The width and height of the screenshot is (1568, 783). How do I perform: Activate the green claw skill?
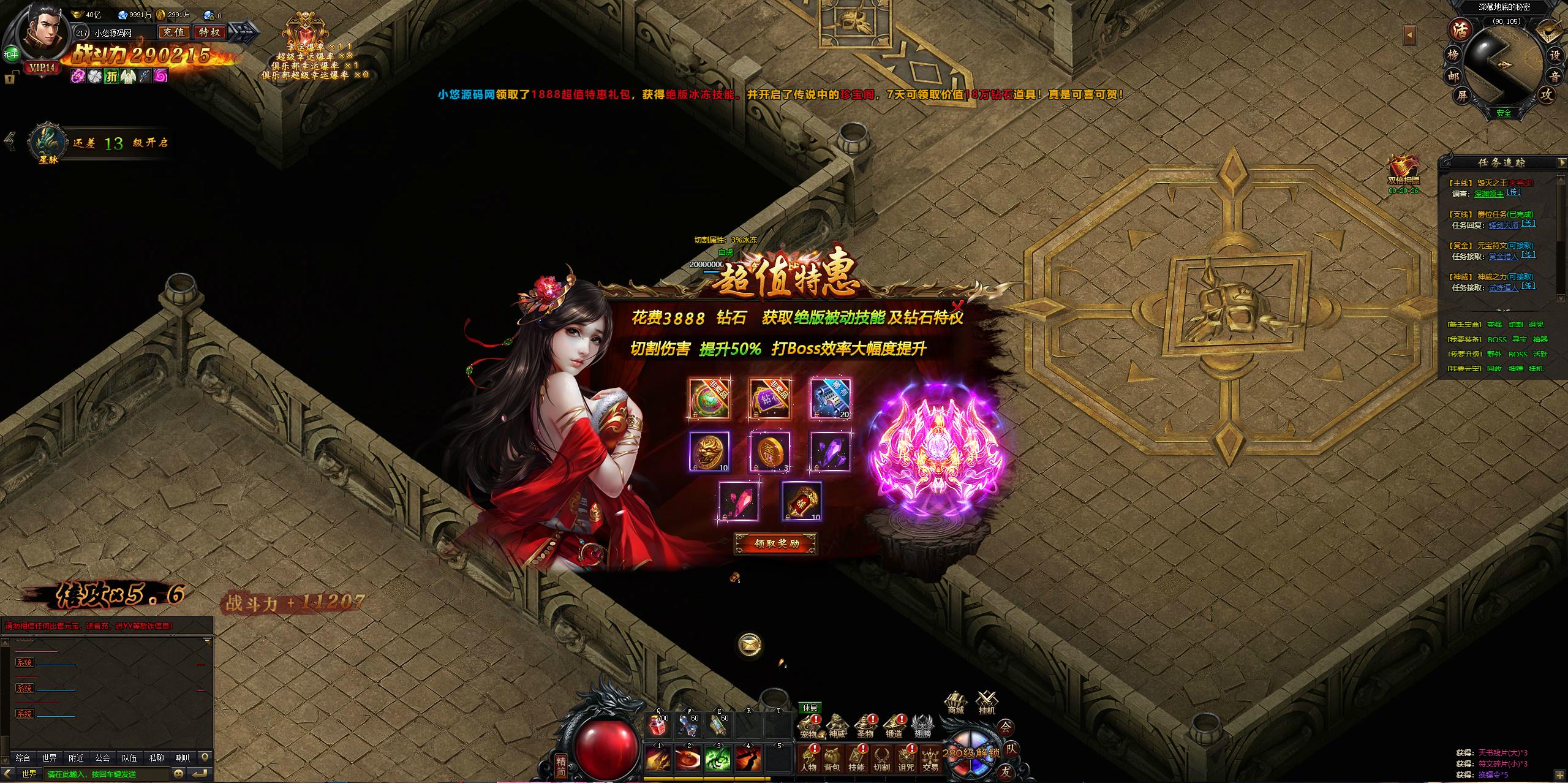tap(718, 760)
